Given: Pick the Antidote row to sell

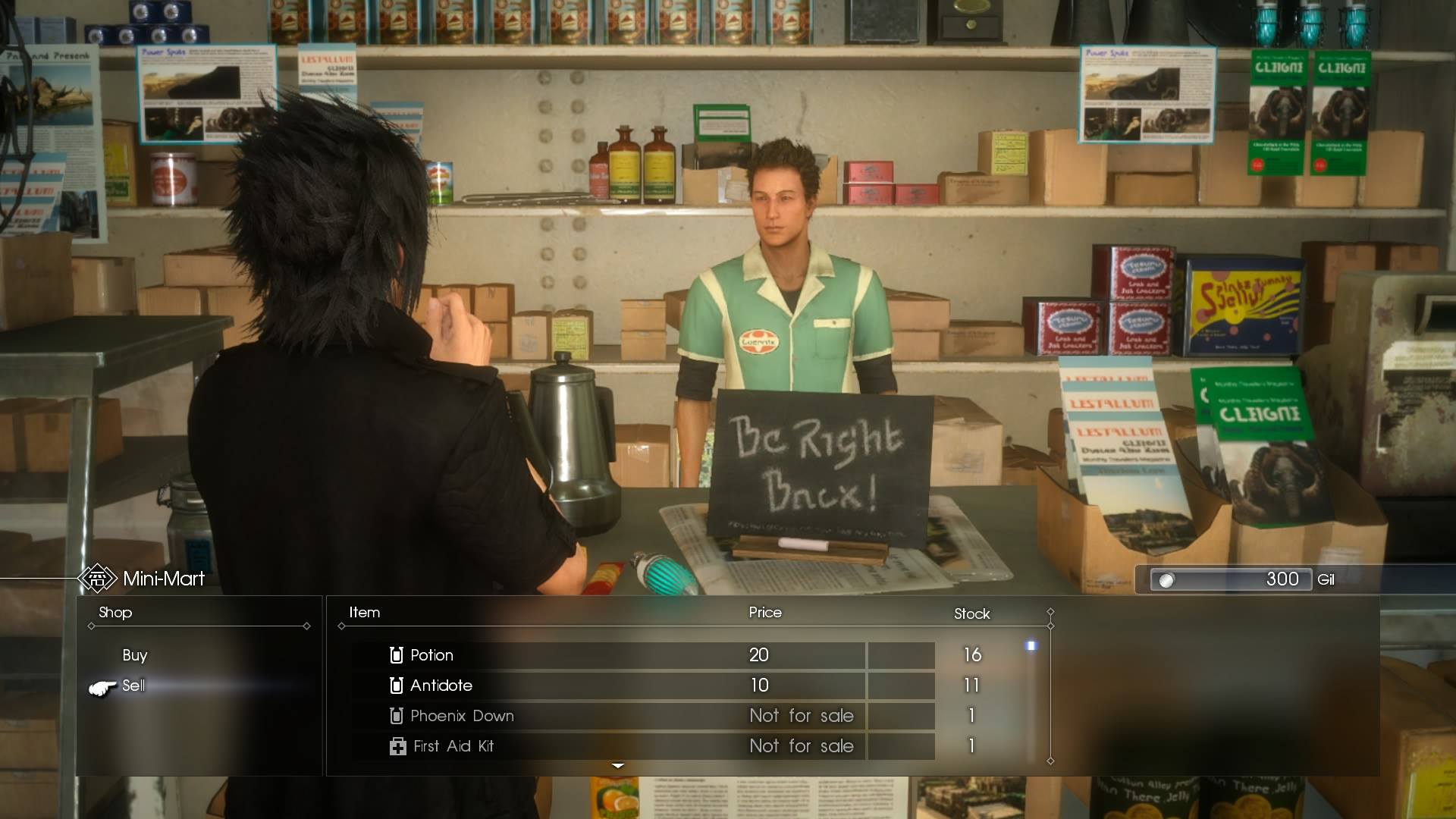Looking at the screenshot, I should (x=607, y=686).
